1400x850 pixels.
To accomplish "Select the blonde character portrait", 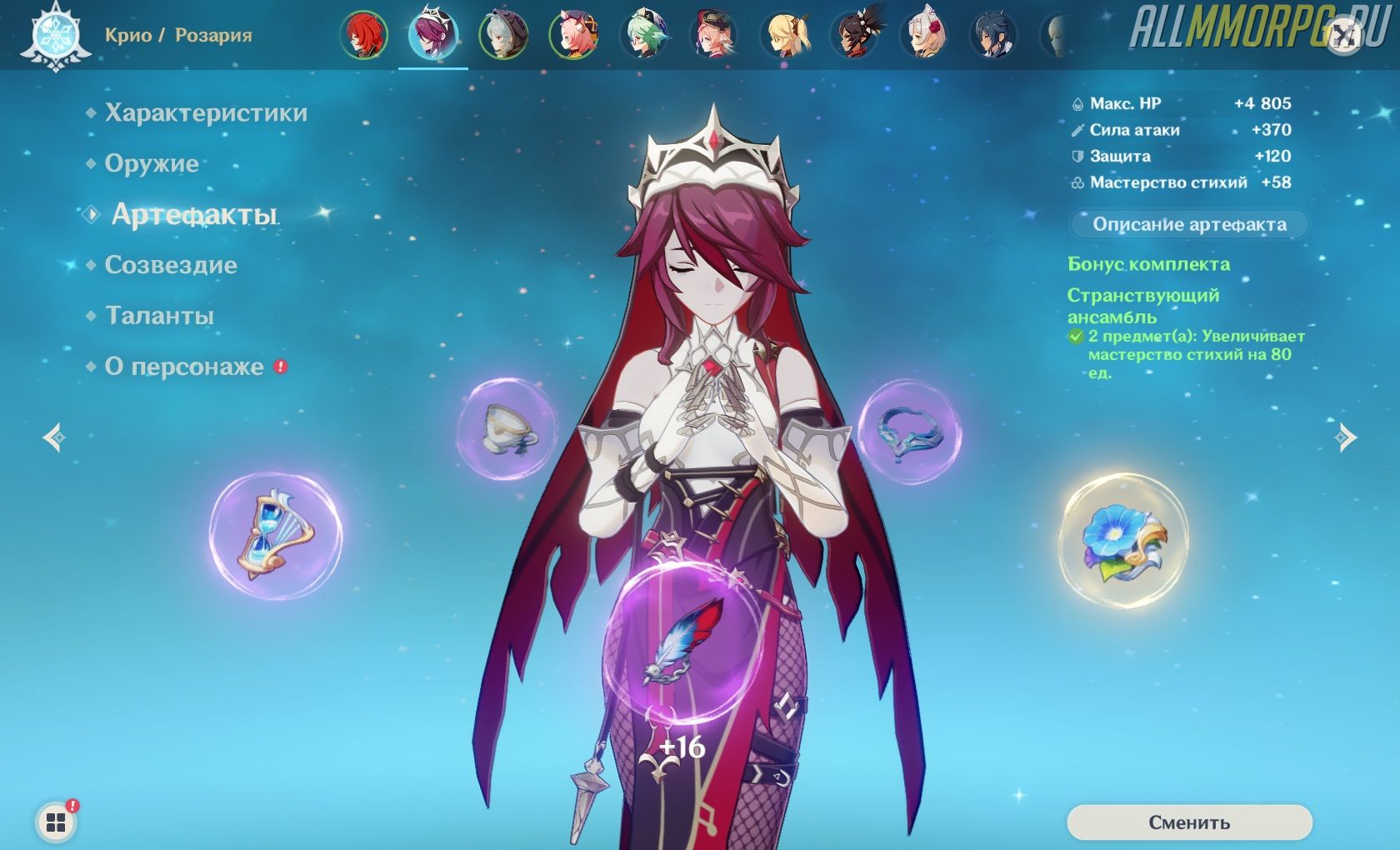I will (784, 35).
